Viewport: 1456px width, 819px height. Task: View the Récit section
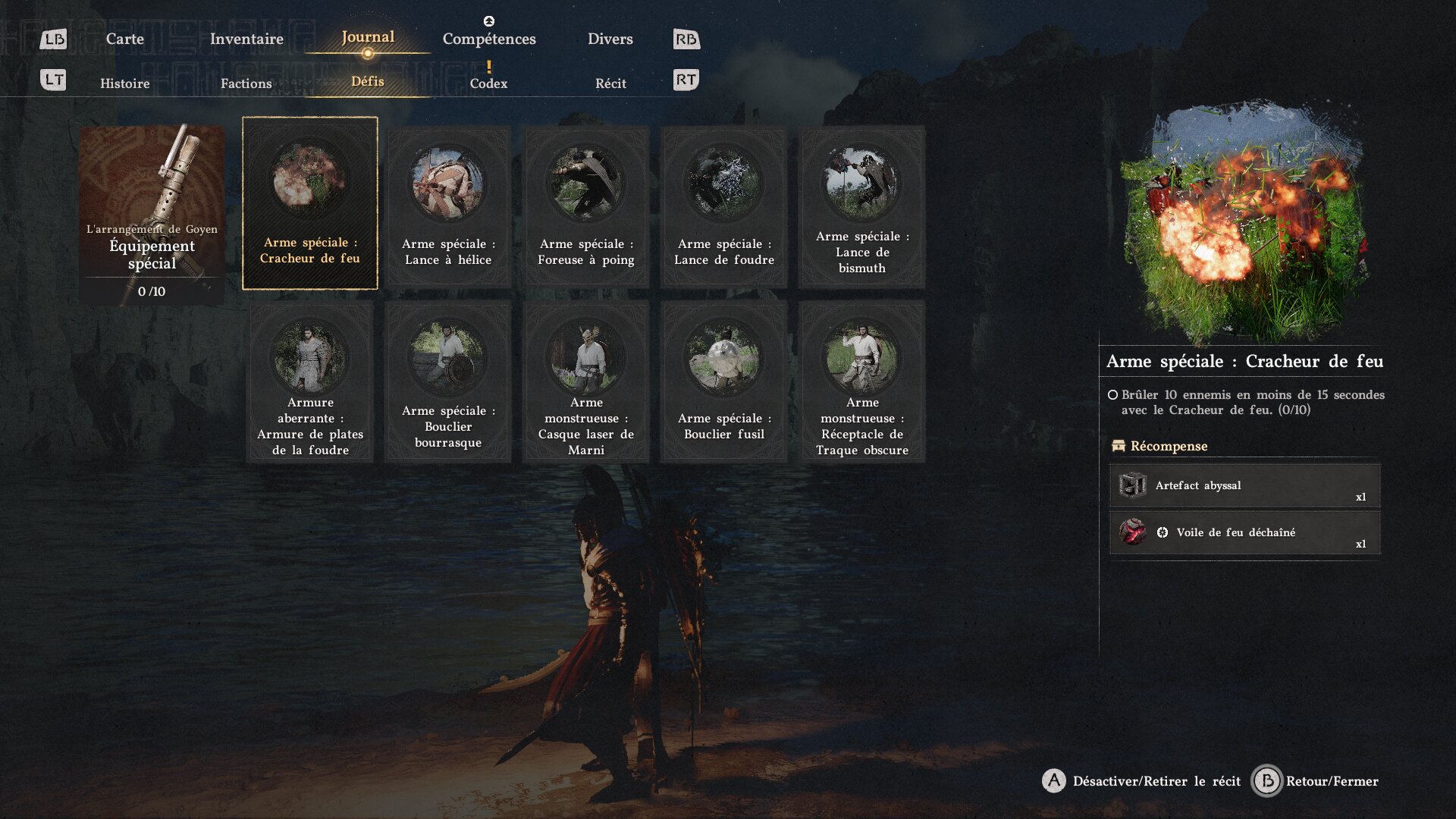click(x=610, y=83)
